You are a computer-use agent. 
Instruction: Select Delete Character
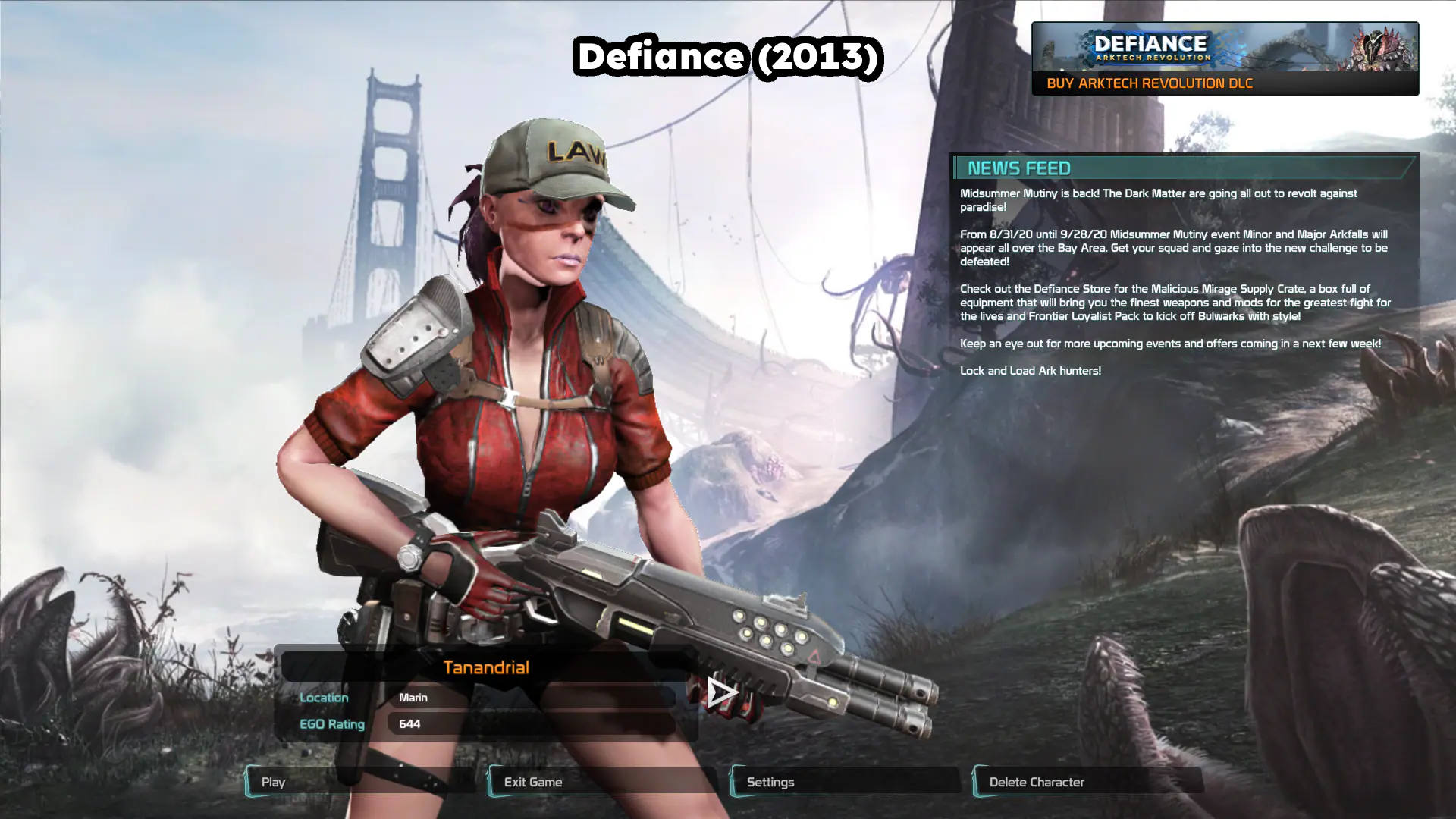(x=1088, y=782)
